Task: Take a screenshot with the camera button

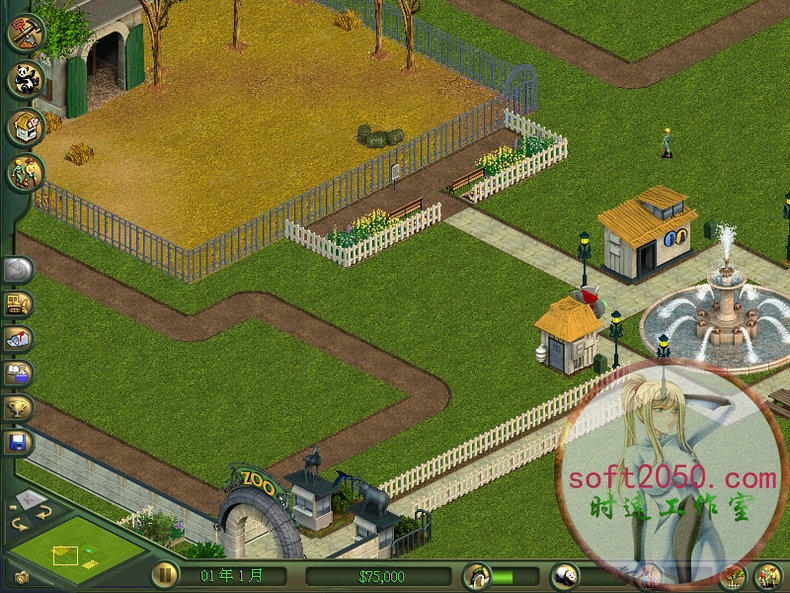Action: [21, 577]
